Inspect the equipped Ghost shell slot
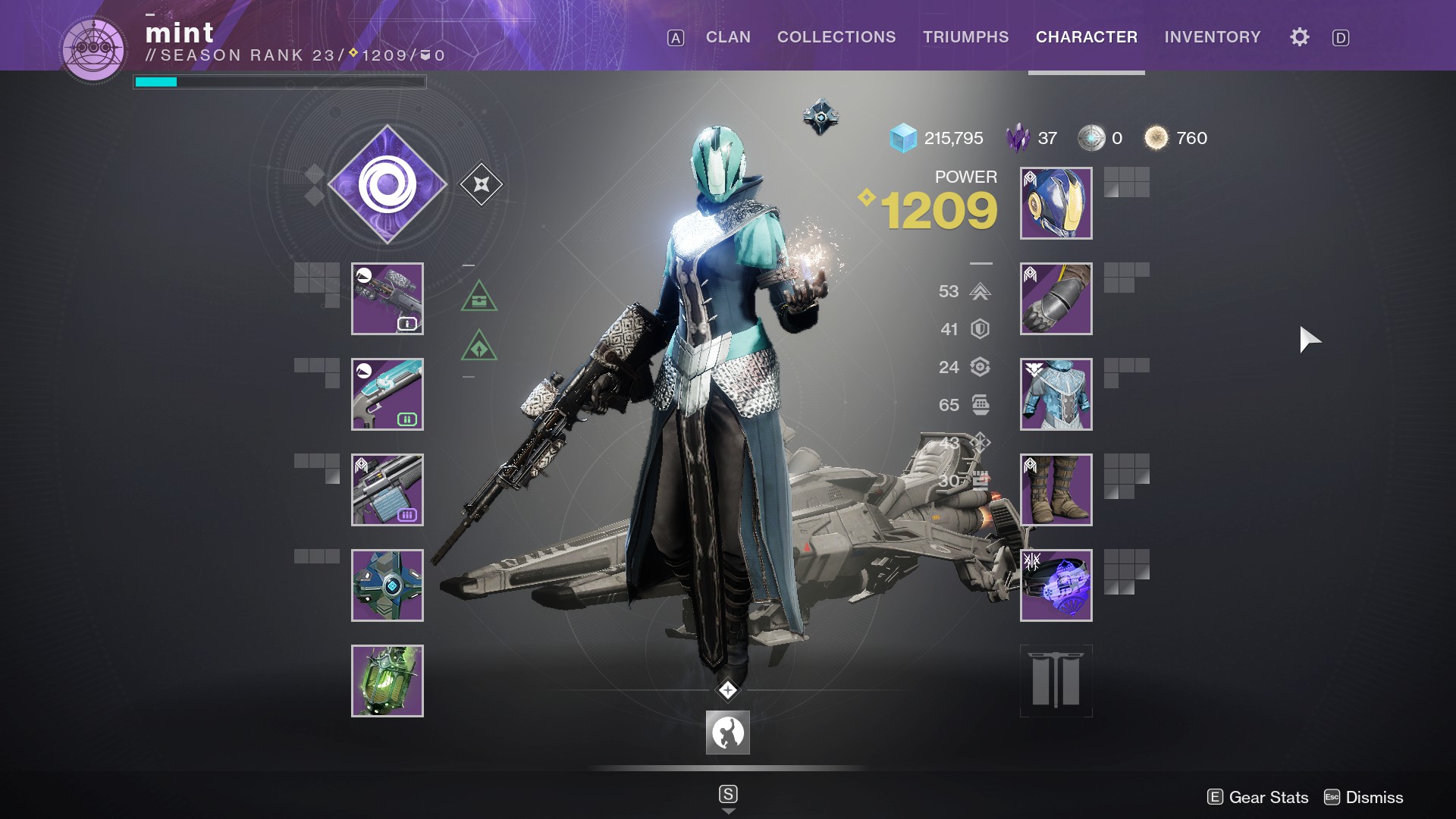The image size is (1456, 819). 388,585
